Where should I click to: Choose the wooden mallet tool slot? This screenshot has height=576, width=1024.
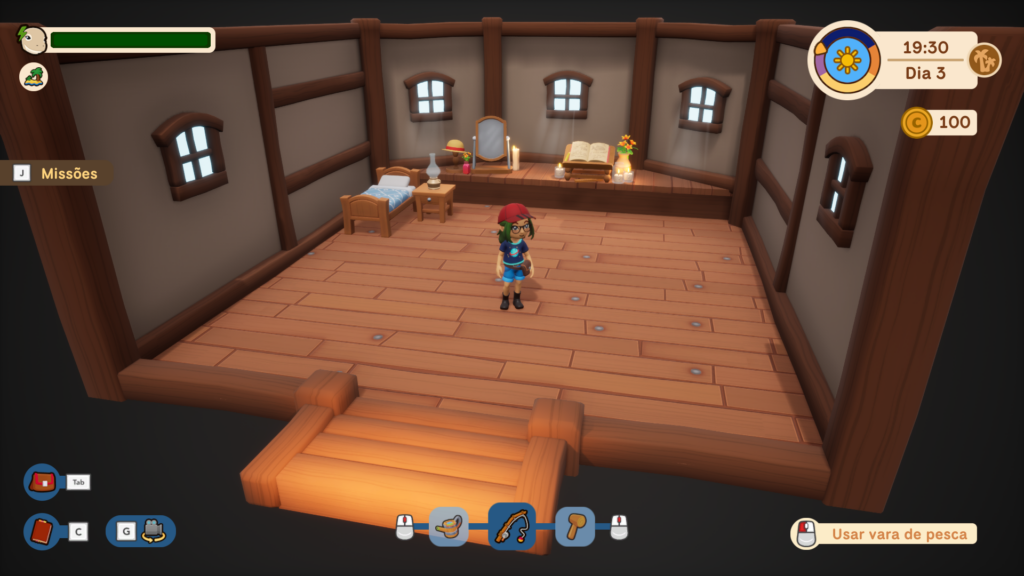tap(575, 527)
